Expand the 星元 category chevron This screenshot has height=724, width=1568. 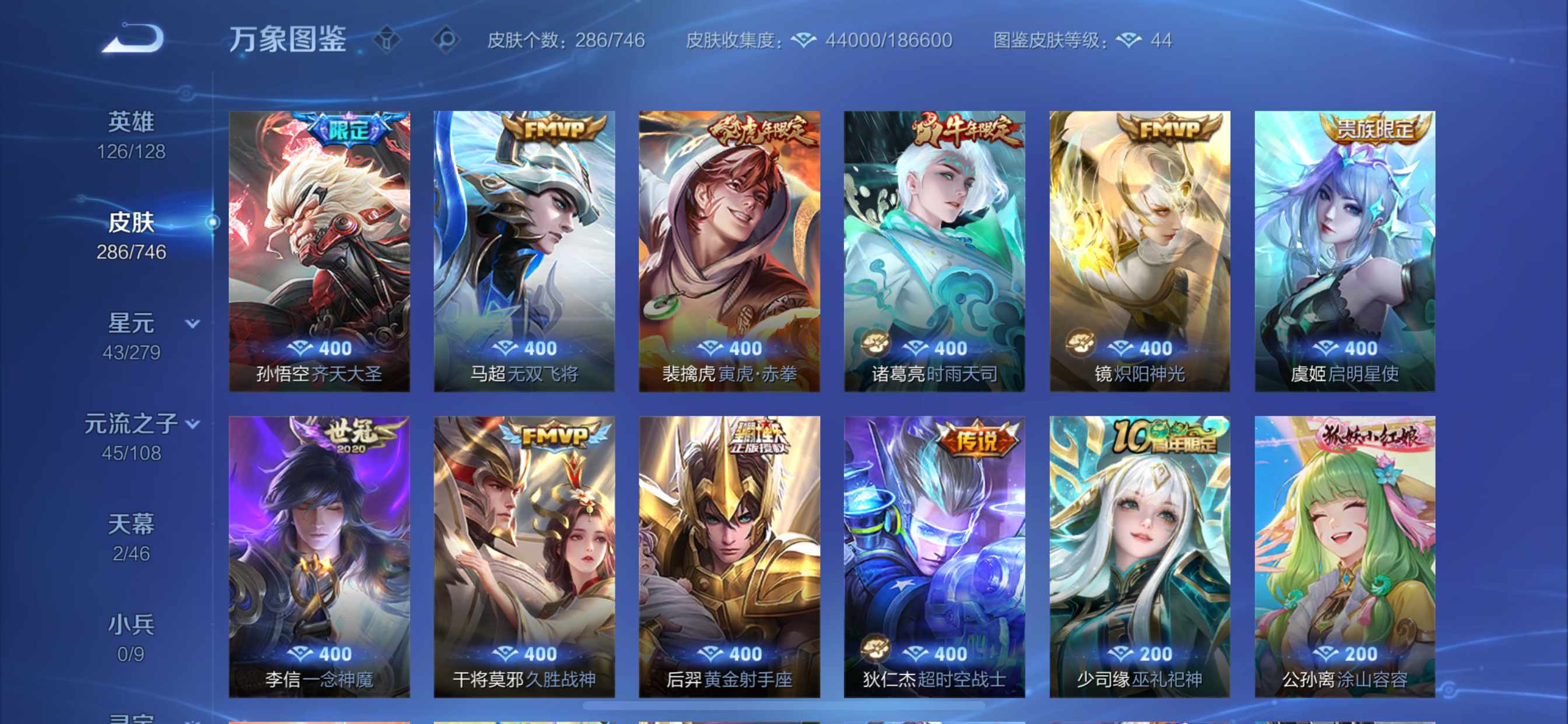[194, 325]
